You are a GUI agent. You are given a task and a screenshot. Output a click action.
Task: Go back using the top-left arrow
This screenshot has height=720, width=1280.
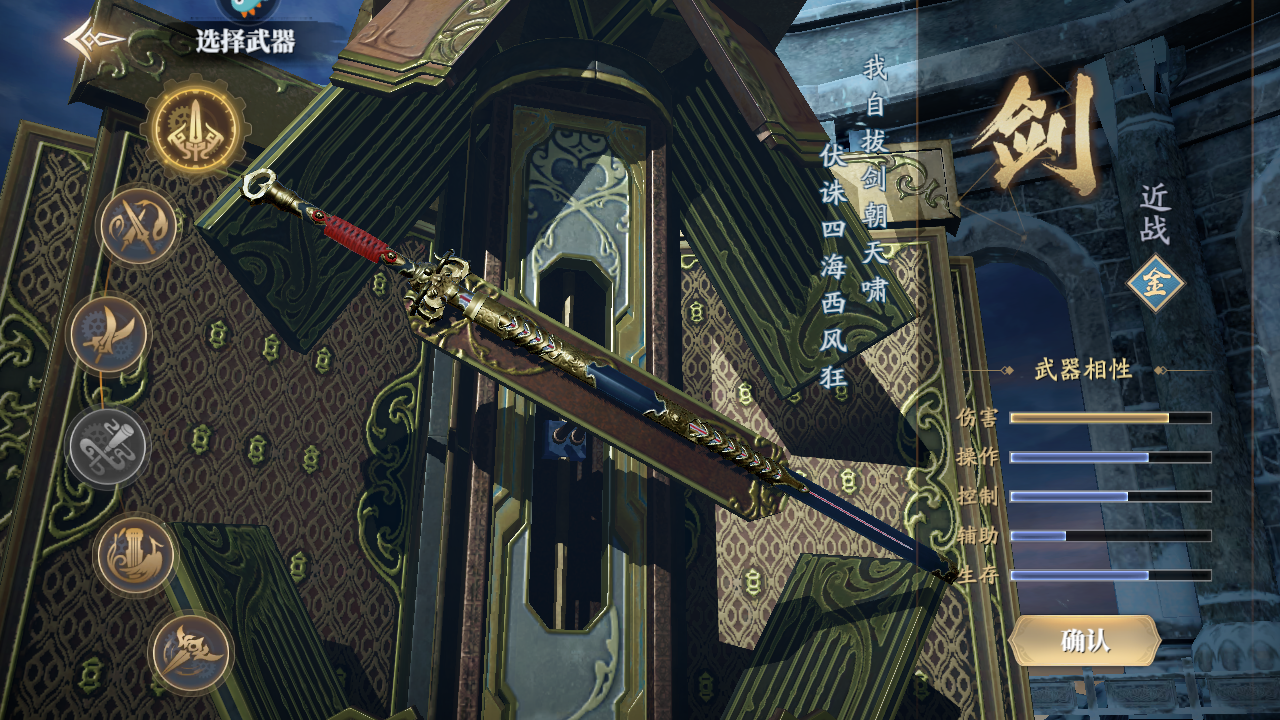(x=92, y=40)
